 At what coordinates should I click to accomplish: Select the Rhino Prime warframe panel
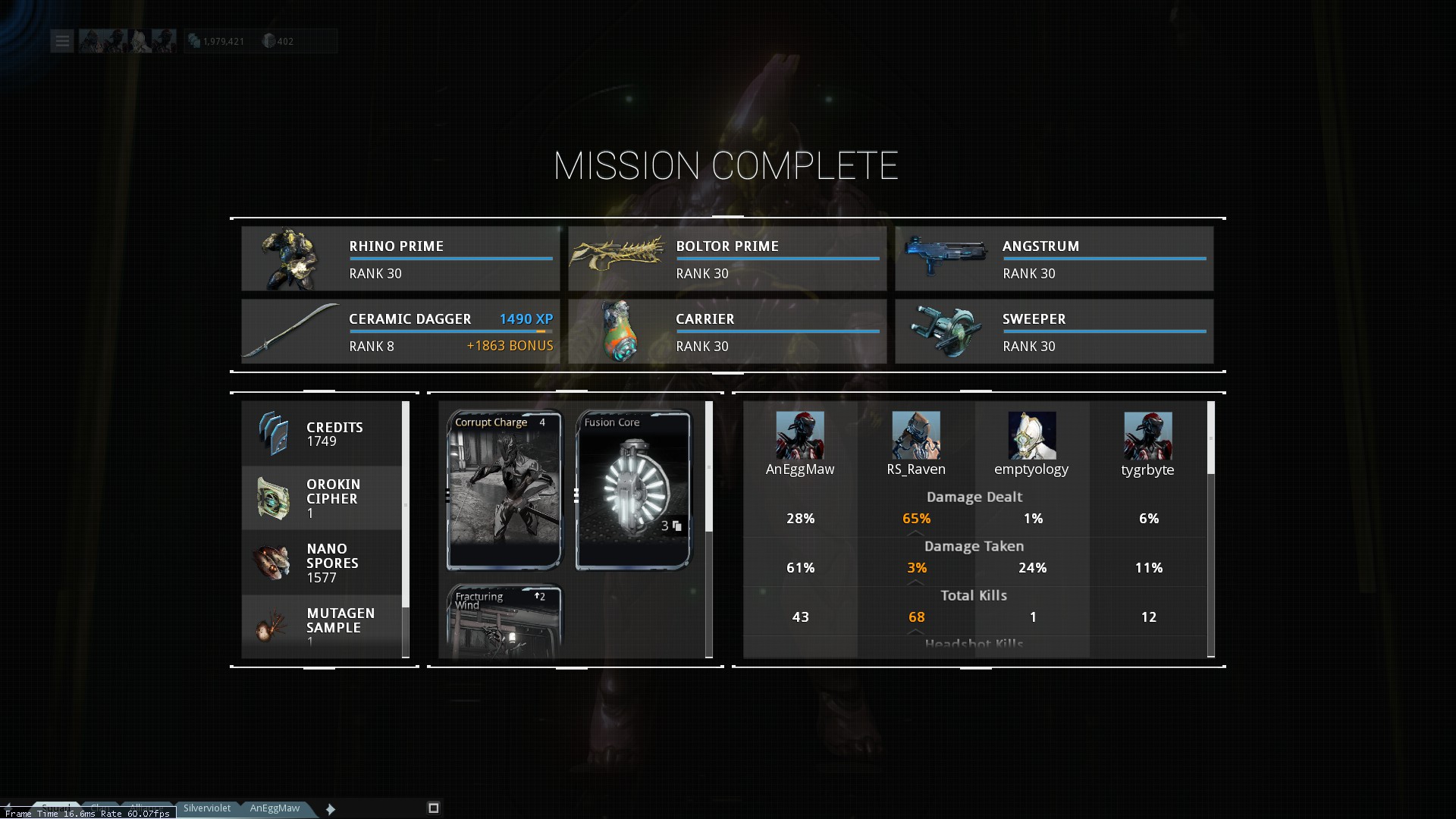pyautogui.click(x=400, y=259)
